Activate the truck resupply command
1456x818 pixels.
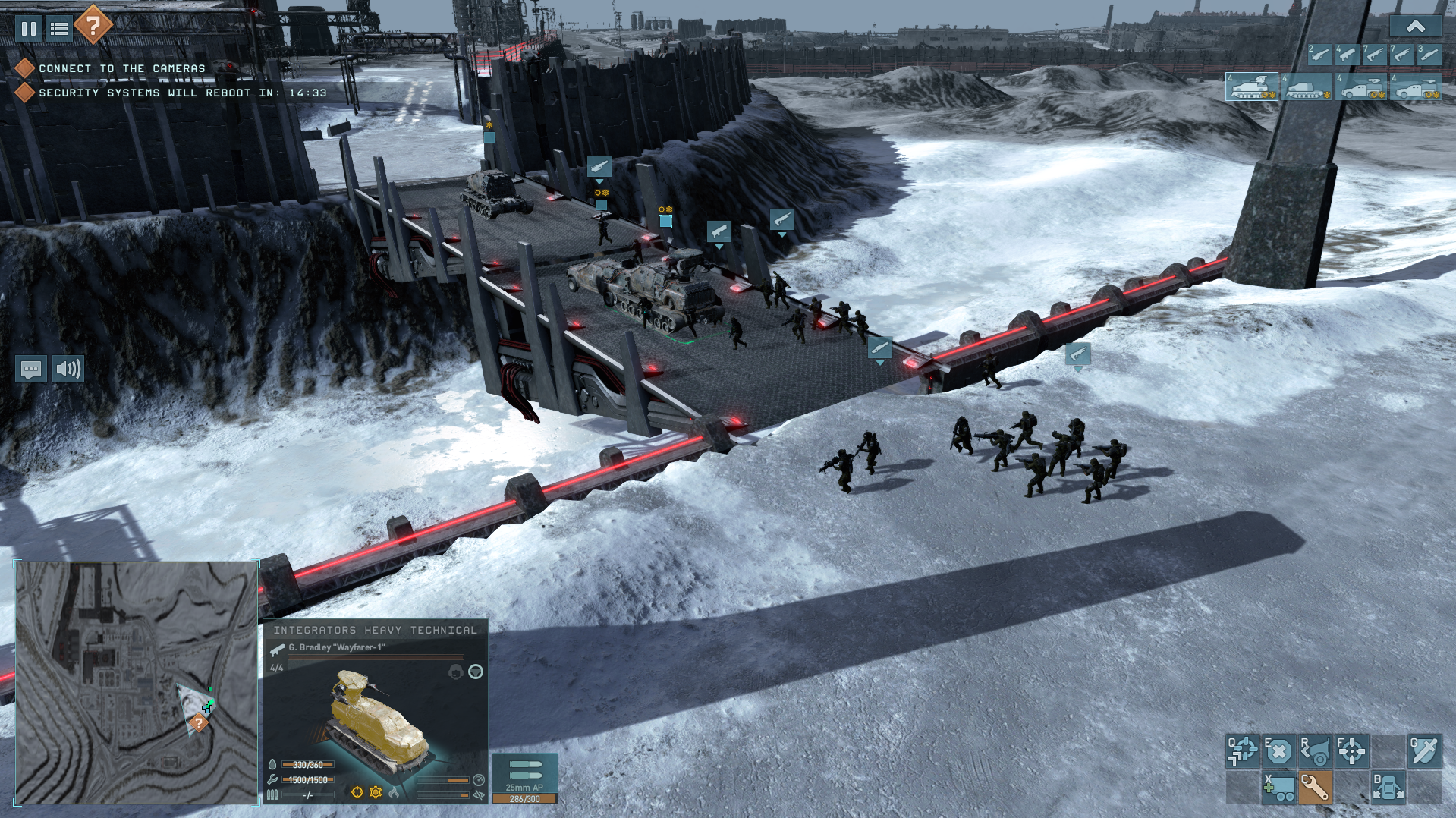(1278, 788)
